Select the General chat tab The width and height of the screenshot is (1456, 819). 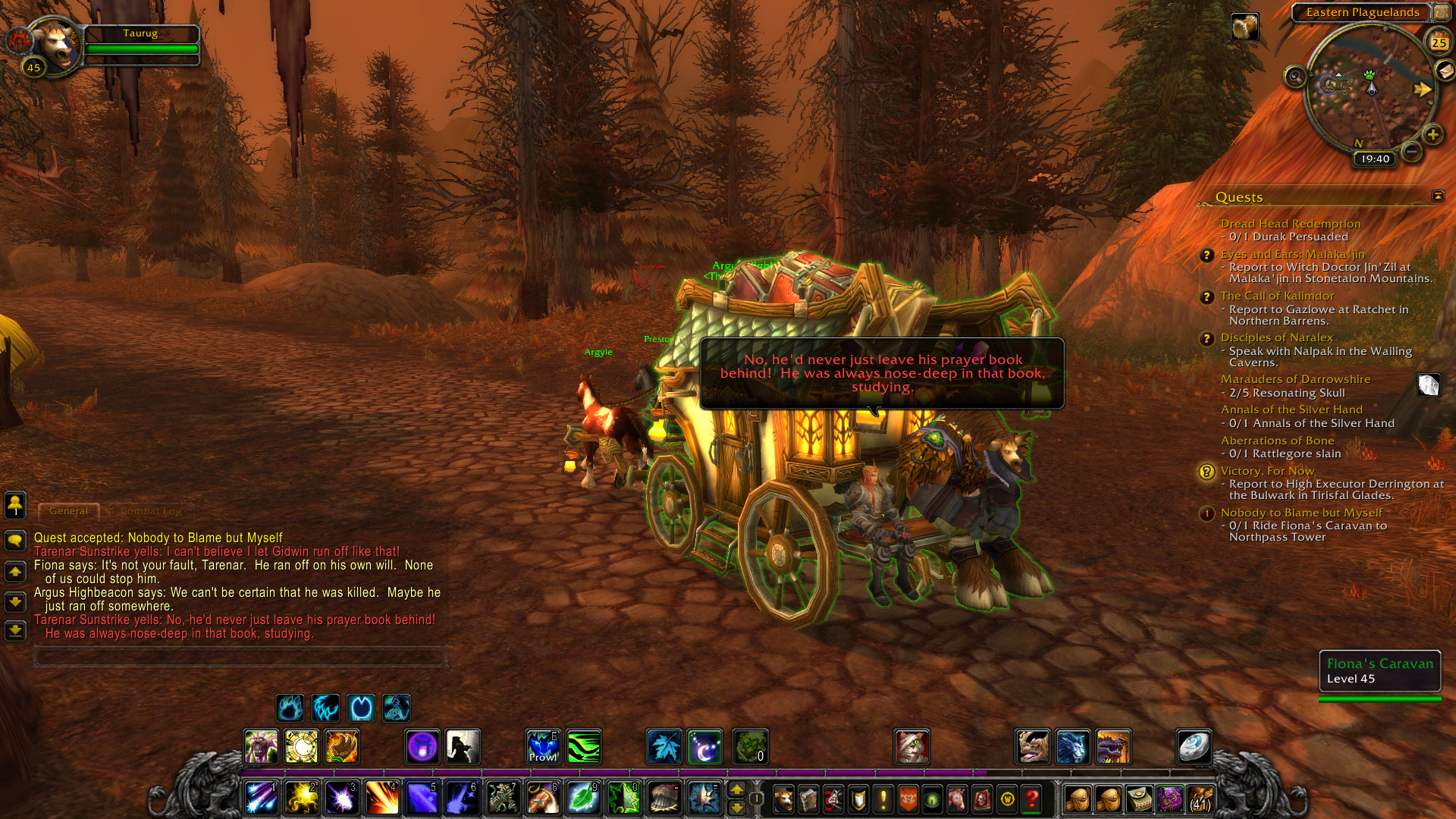68,511
